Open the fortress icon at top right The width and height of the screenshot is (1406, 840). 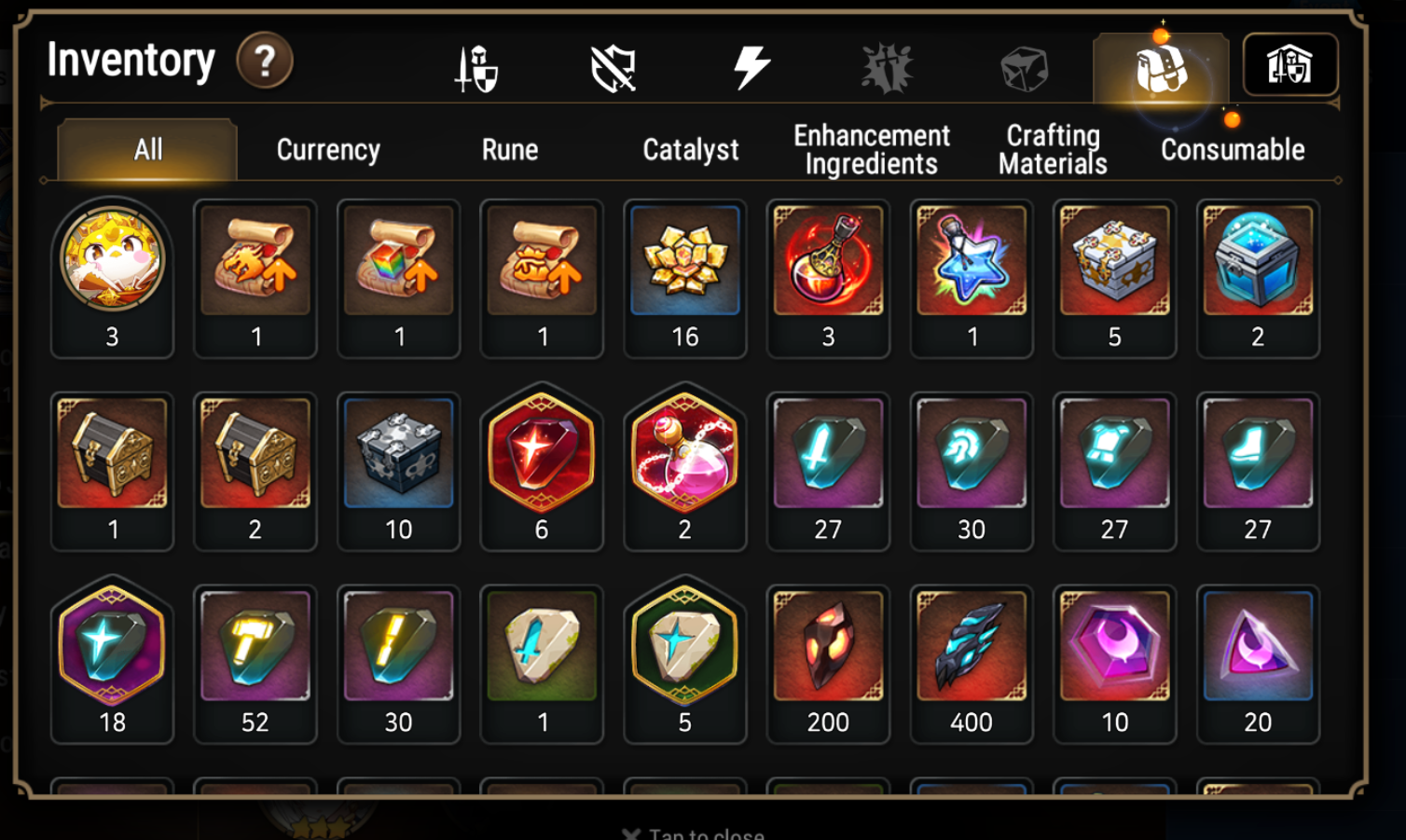point(1291,65)
